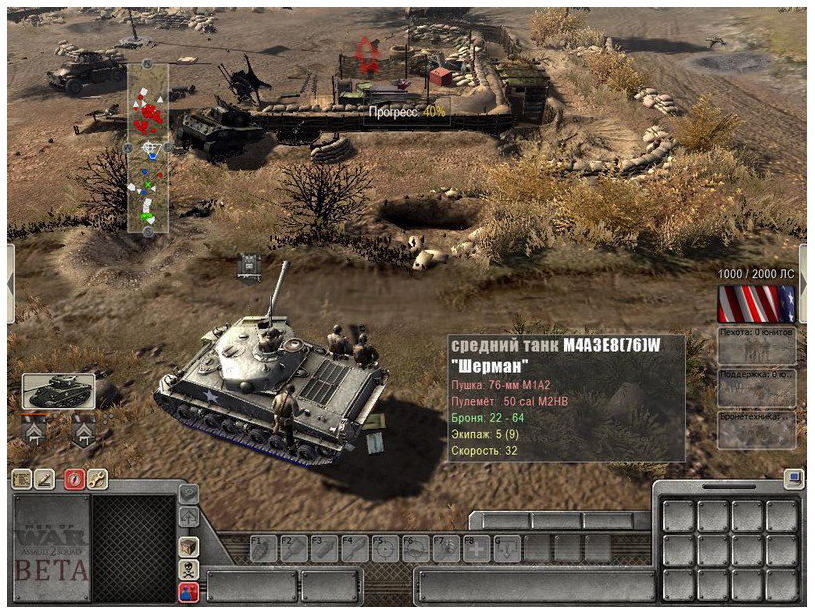
Task: Select the F5 crosshair target slot
Action: [385, 548]
